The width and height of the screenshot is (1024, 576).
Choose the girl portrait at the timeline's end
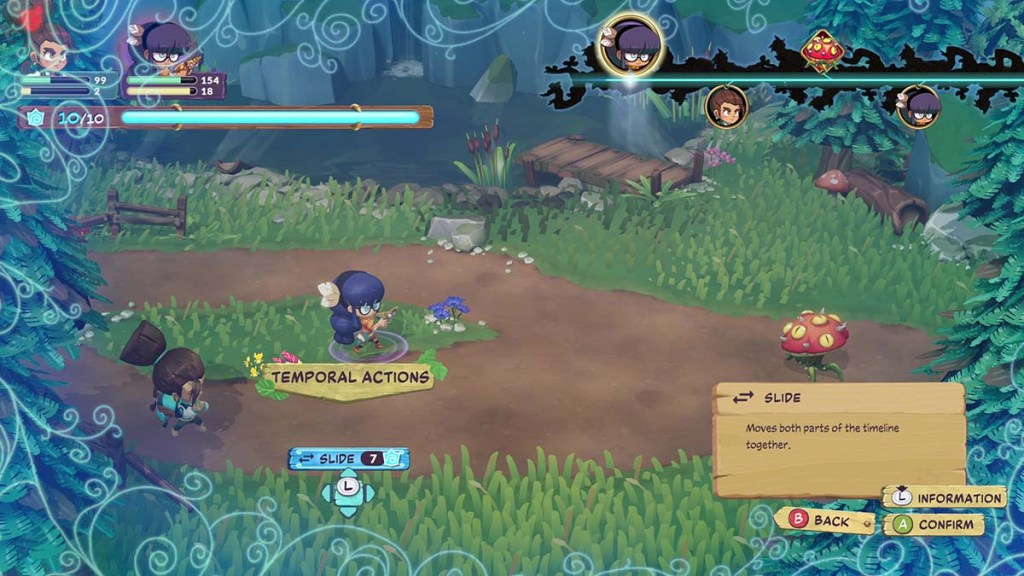(x=918, y=106)
